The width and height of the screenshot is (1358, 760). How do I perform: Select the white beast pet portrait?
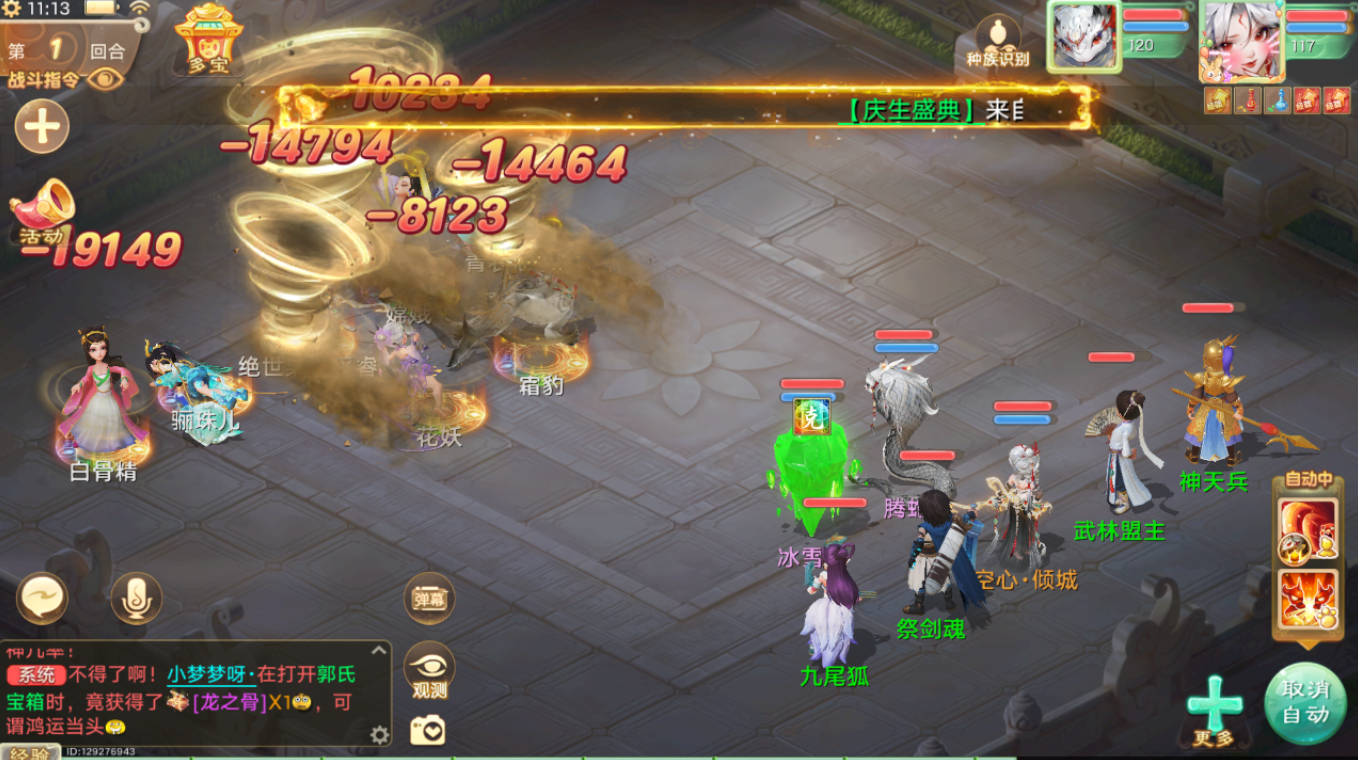[1082, 37]
